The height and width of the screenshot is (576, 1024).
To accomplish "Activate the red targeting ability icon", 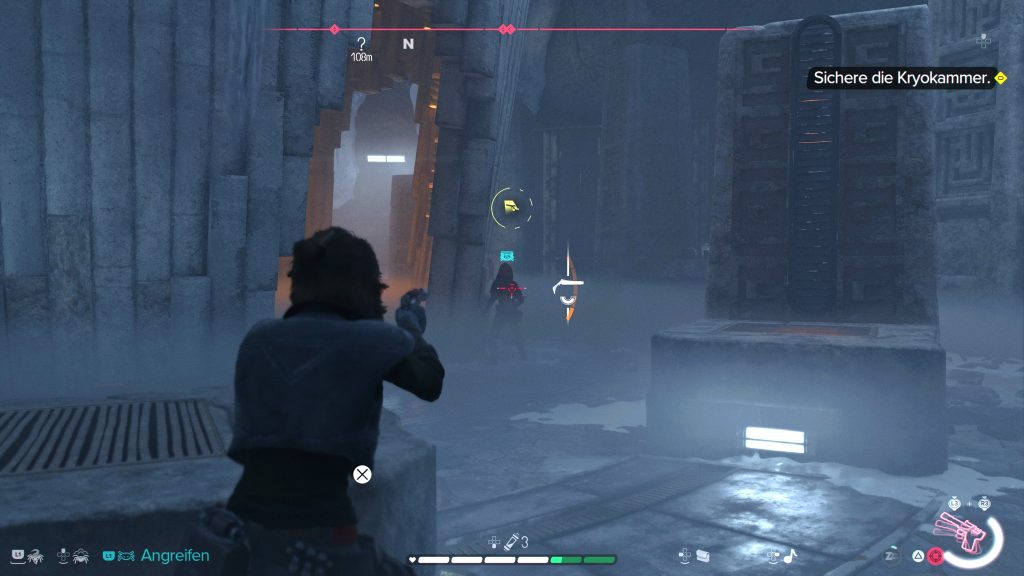I will click(936, 555).
